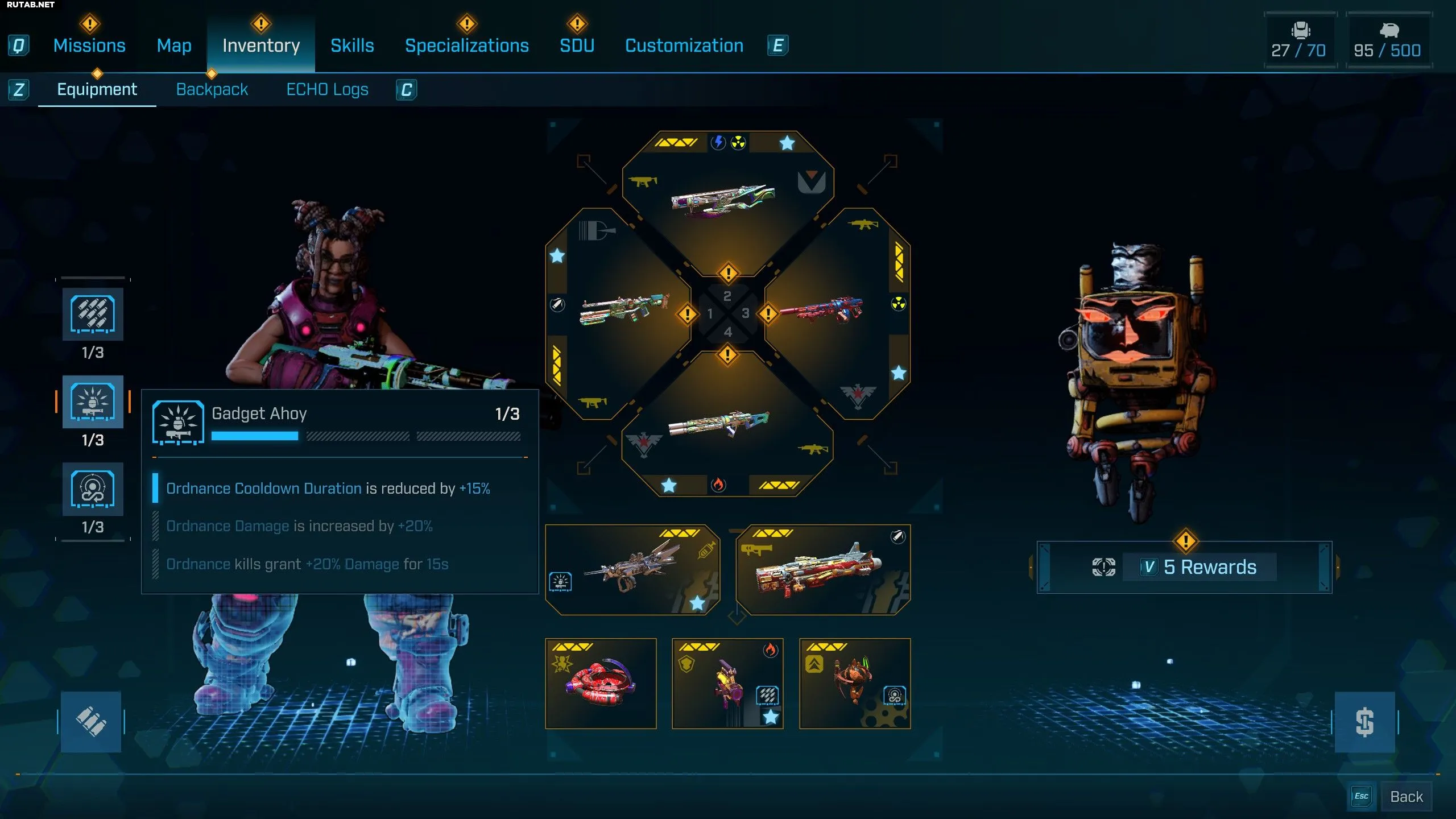Switch to the Map tab
The image size is (1456, 819).
coord(174,45)
